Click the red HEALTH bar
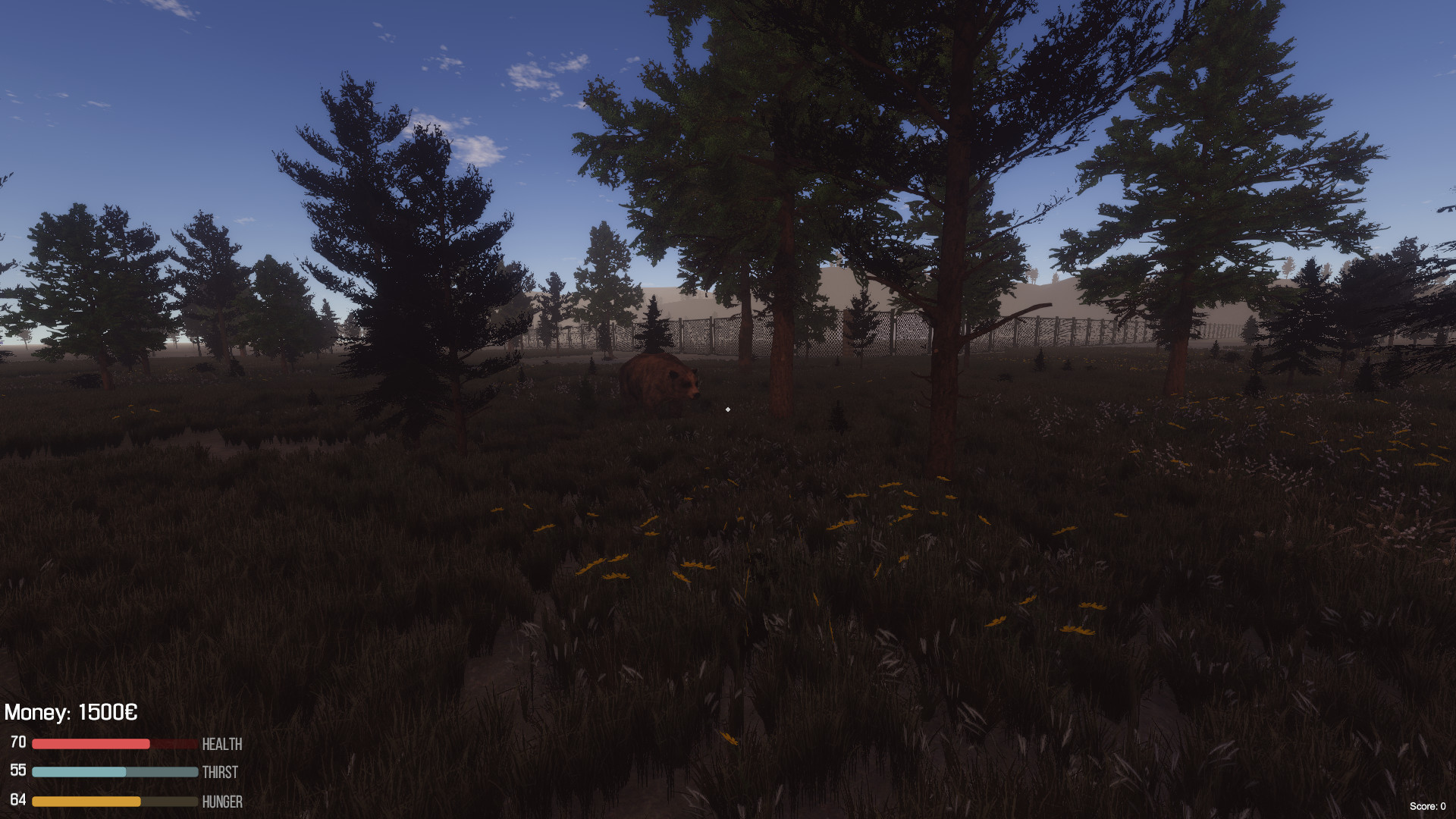The image size is (1456, 819). [91, 744]
